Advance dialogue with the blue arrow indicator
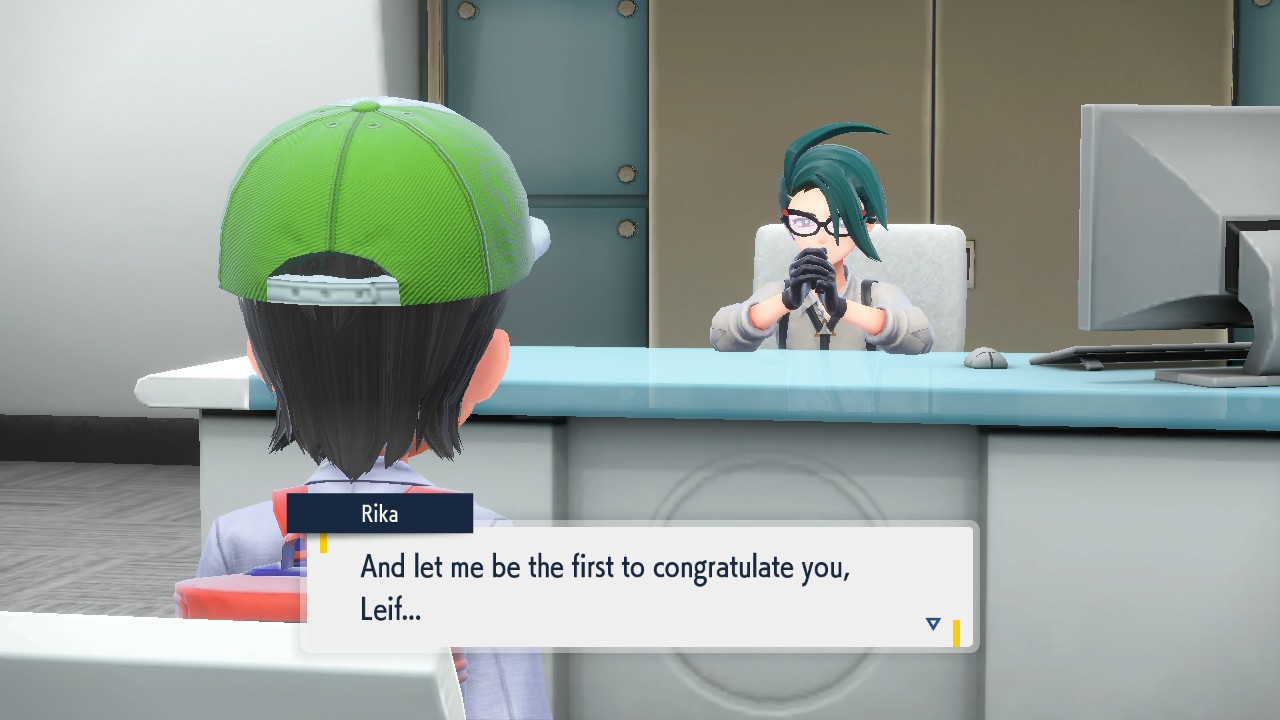This screenshot has width=1280, height=720. pyautogui.click(x=933, y=624)
